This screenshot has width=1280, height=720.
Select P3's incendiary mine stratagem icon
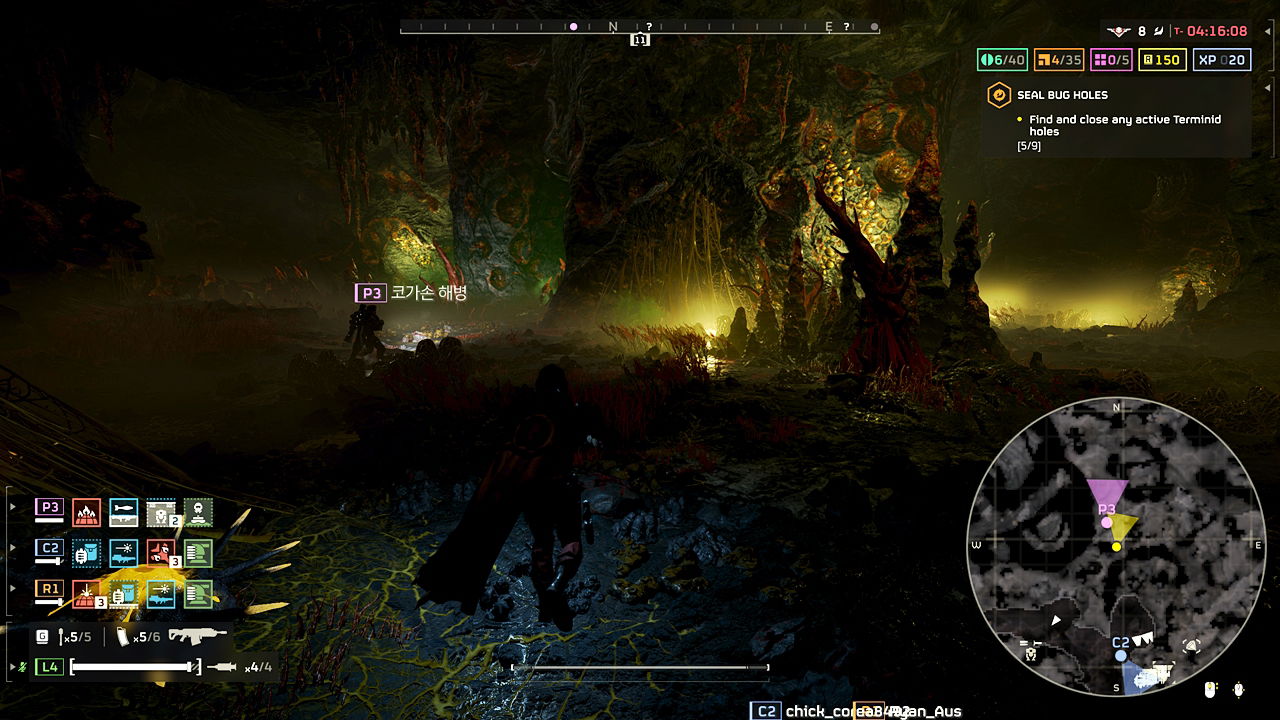[x=87, y=512]
